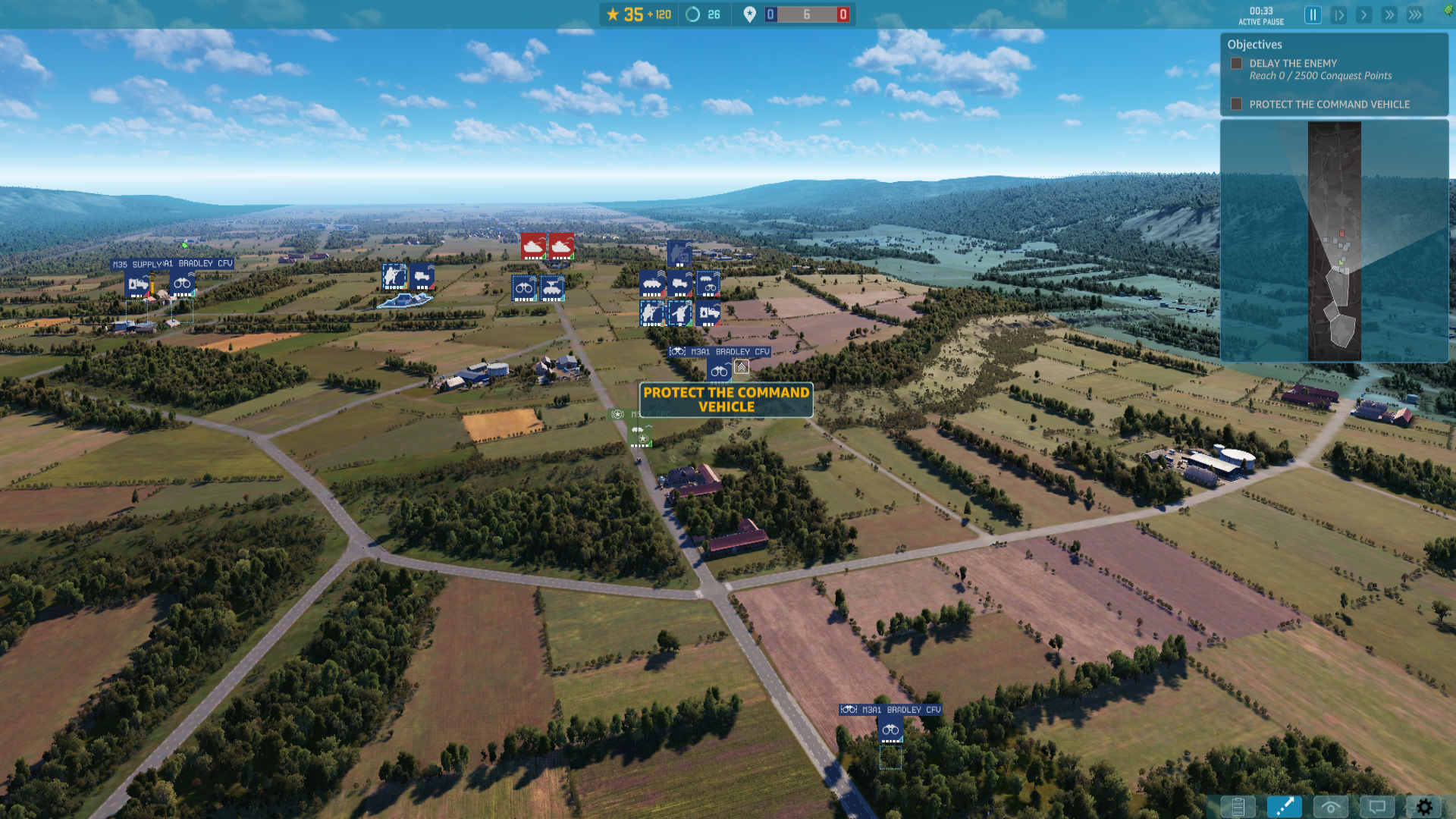
Task: Open the chat message window
Action: [x=1377, y=807]
